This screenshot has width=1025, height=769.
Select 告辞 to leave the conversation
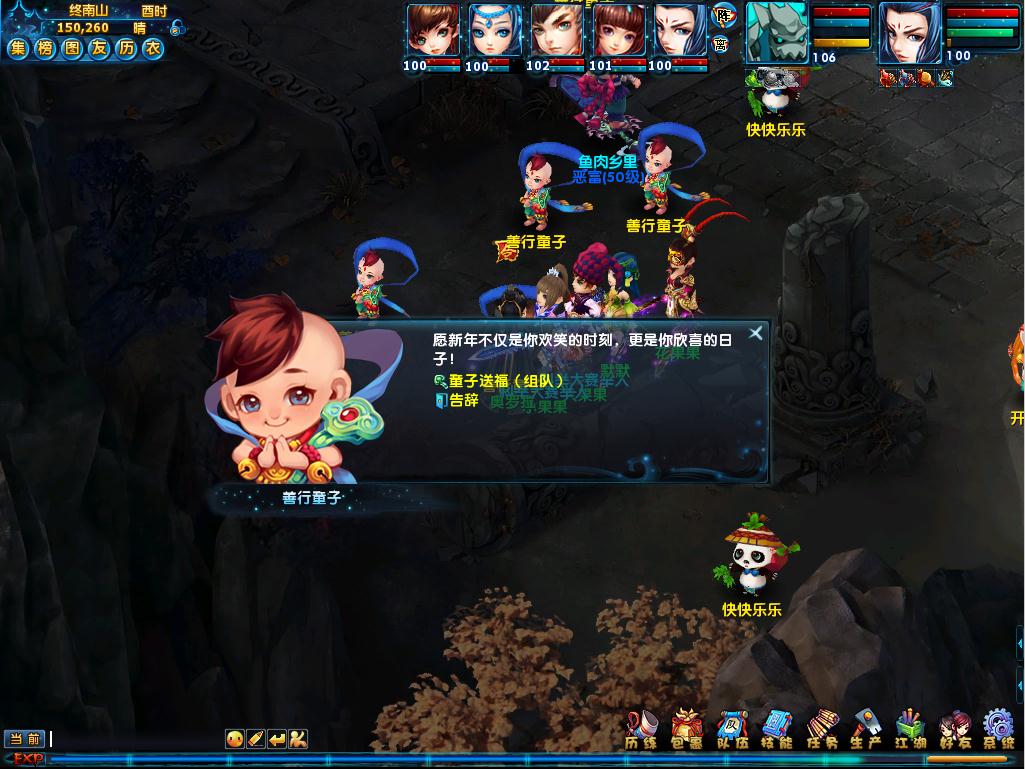pos(463,401)
